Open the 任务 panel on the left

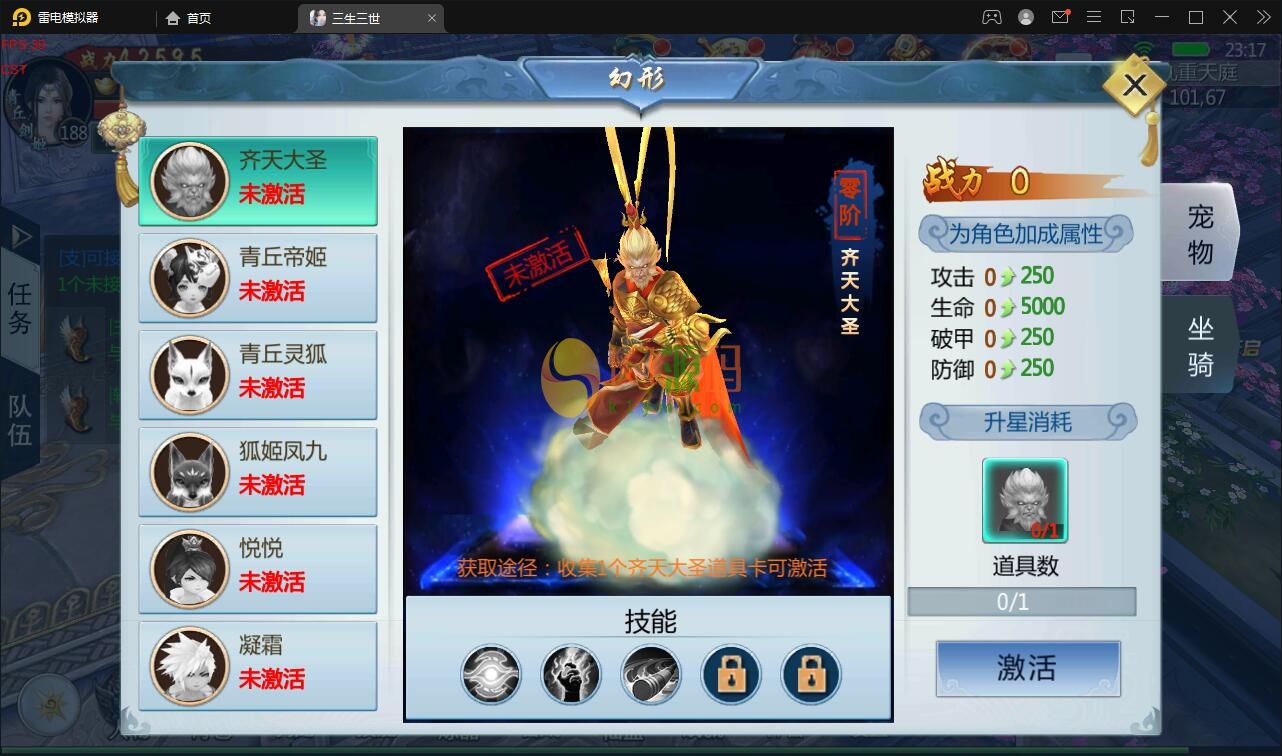pos(20,305)
